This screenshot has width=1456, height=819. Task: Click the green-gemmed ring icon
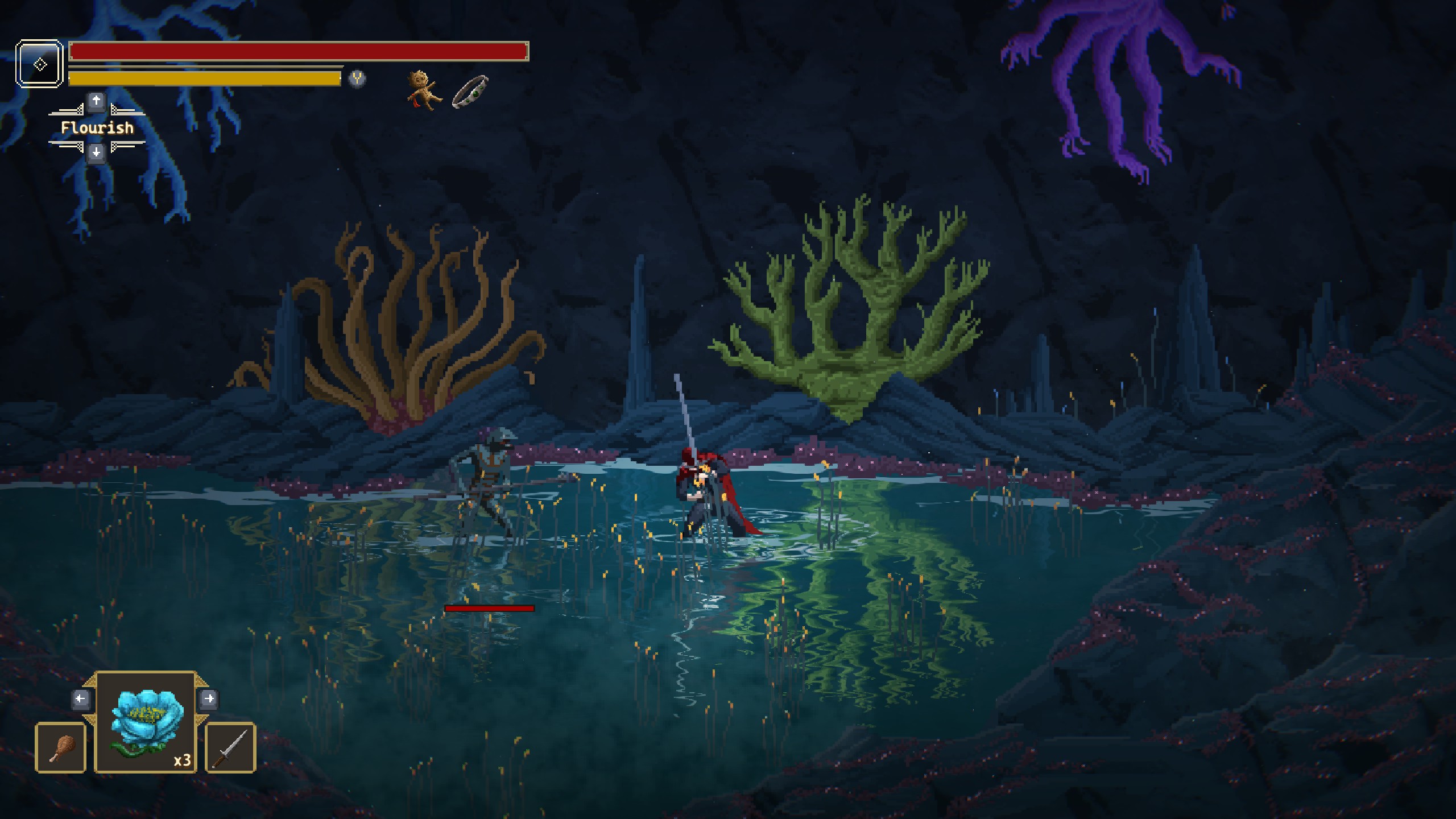click(470, 92)
